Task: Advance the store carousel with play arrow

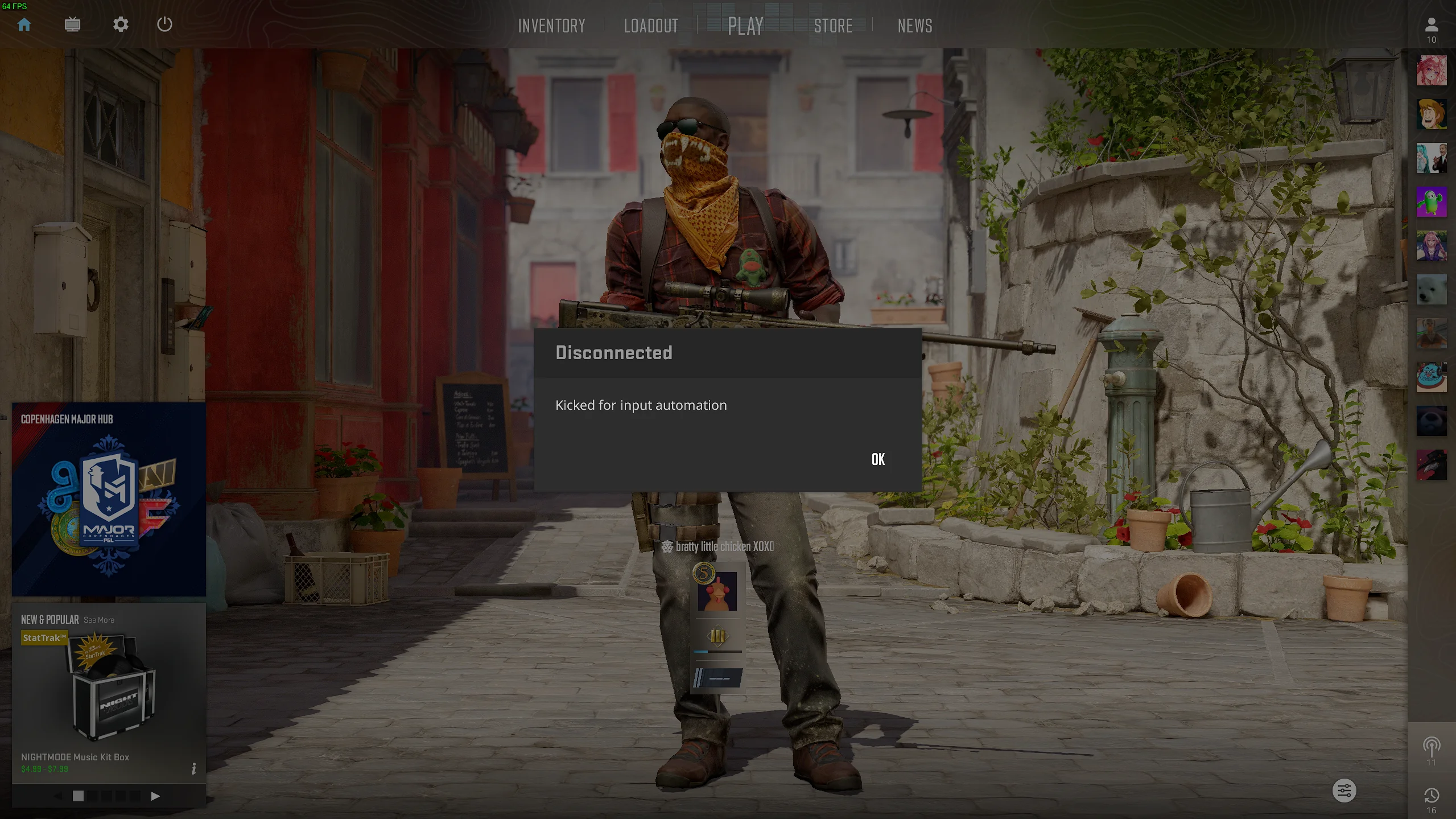Action: point(155,796)
